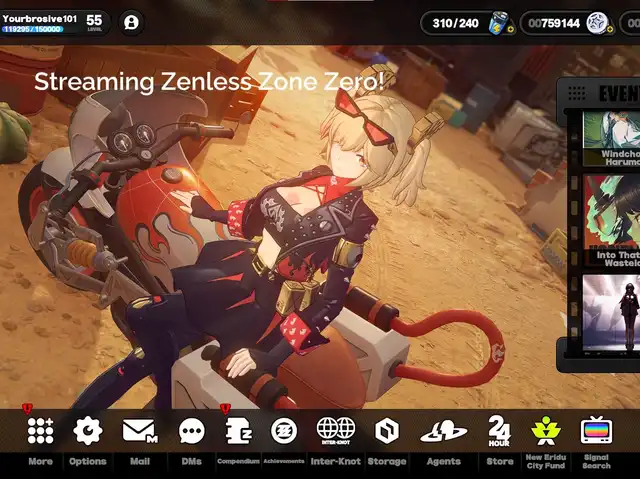View the Achievements page
Screen dimensions: 640x479
click(284, 431)
